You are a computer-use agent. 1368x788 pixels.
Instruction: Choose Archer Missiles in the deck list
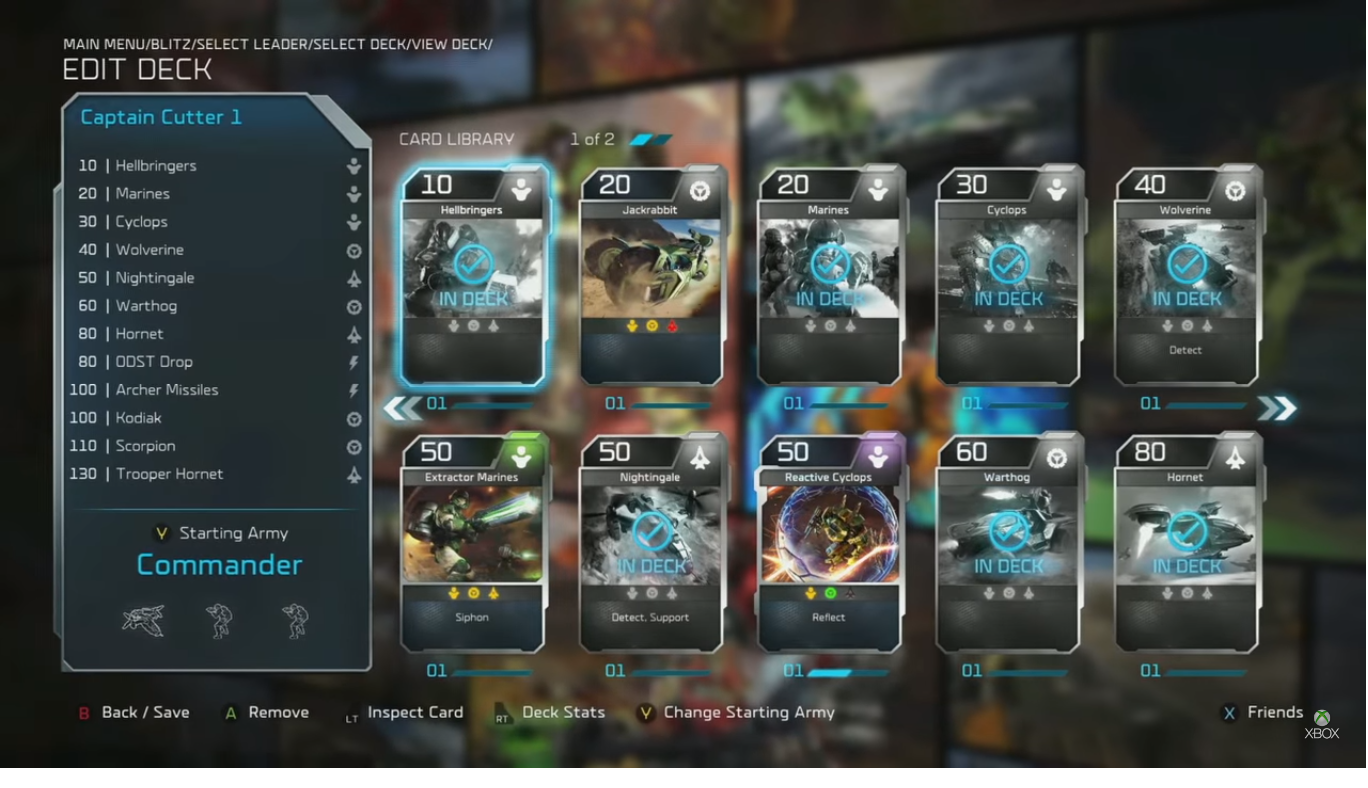tap(166, 390)
